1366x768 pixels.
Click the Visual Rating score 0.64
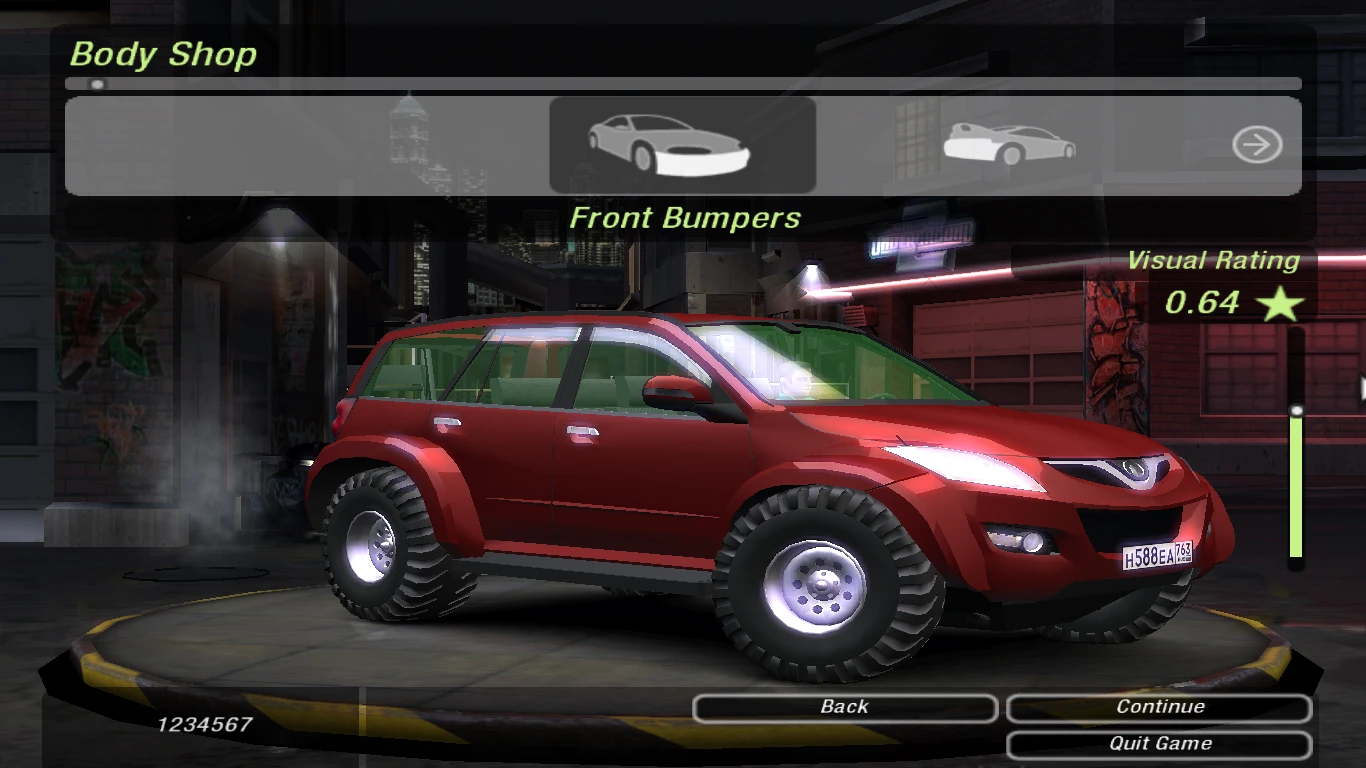point(1204,303)
